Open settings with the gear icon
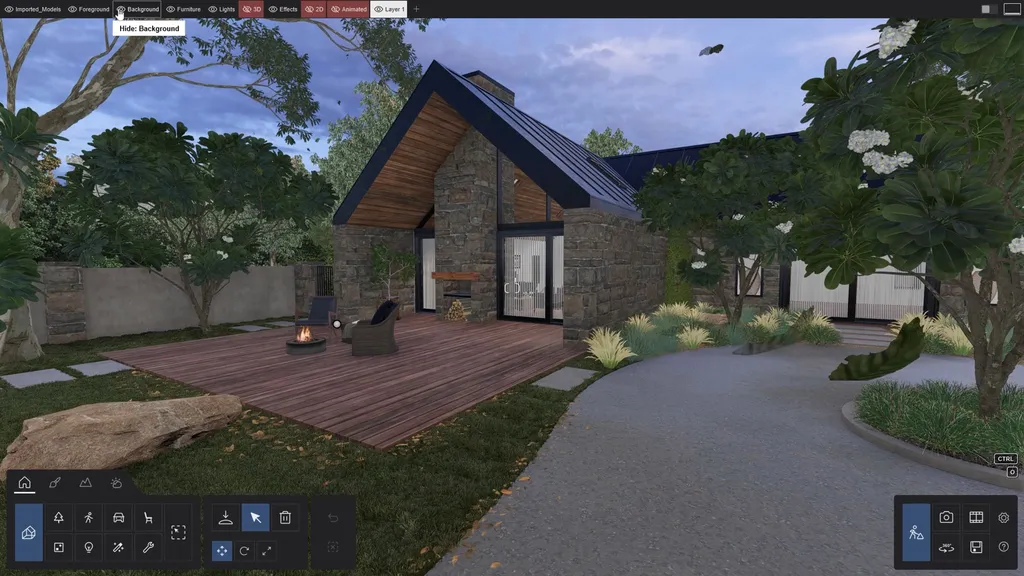Image resolution: width=1024 pixels, height=576 pixels. (x=1004, y=518)
